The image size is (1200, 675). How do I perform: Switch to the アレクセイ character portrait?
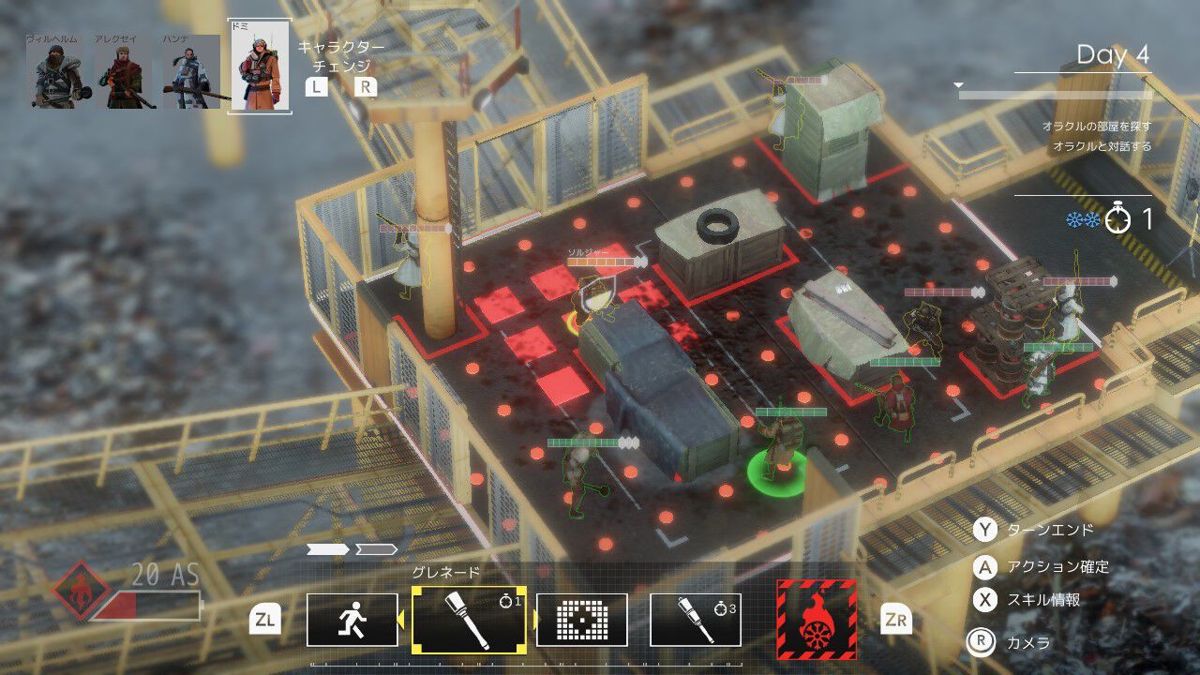125,73
